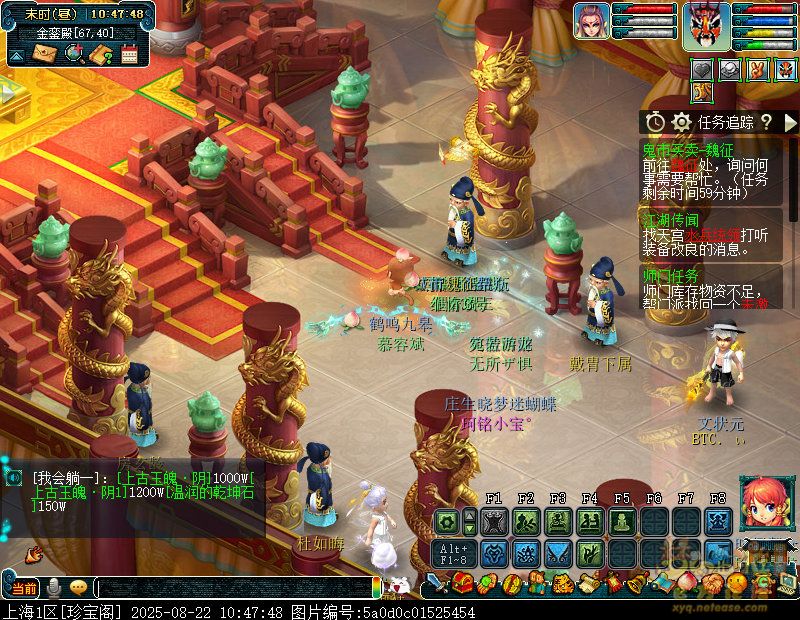Select the victory hand status icon
This screenshot has width=800, height=620.
757,69
